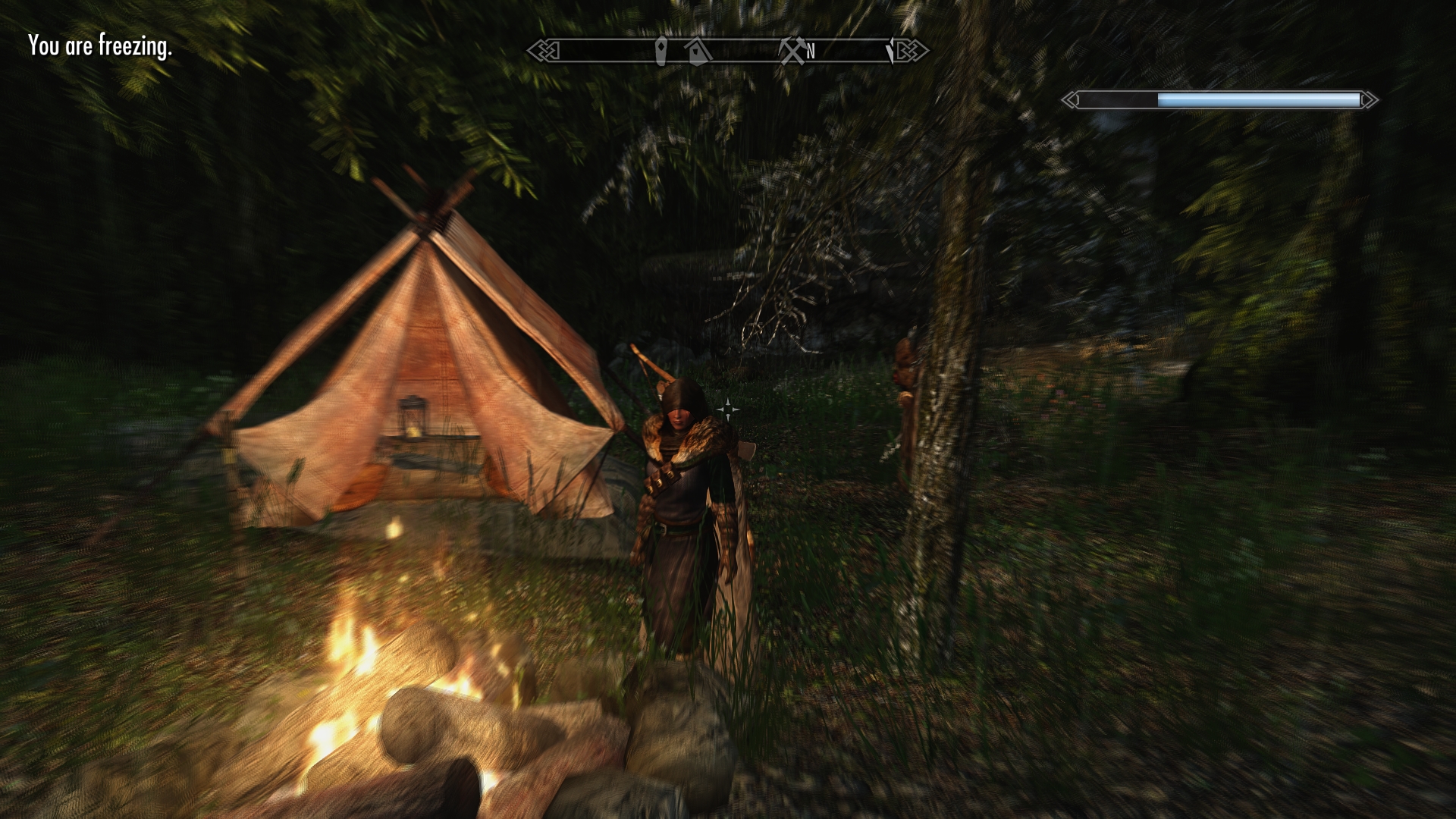Click the crossed pickaxes mine marker on the compass
Viewport: 1456px width, 819px height.
pos(791,52)
